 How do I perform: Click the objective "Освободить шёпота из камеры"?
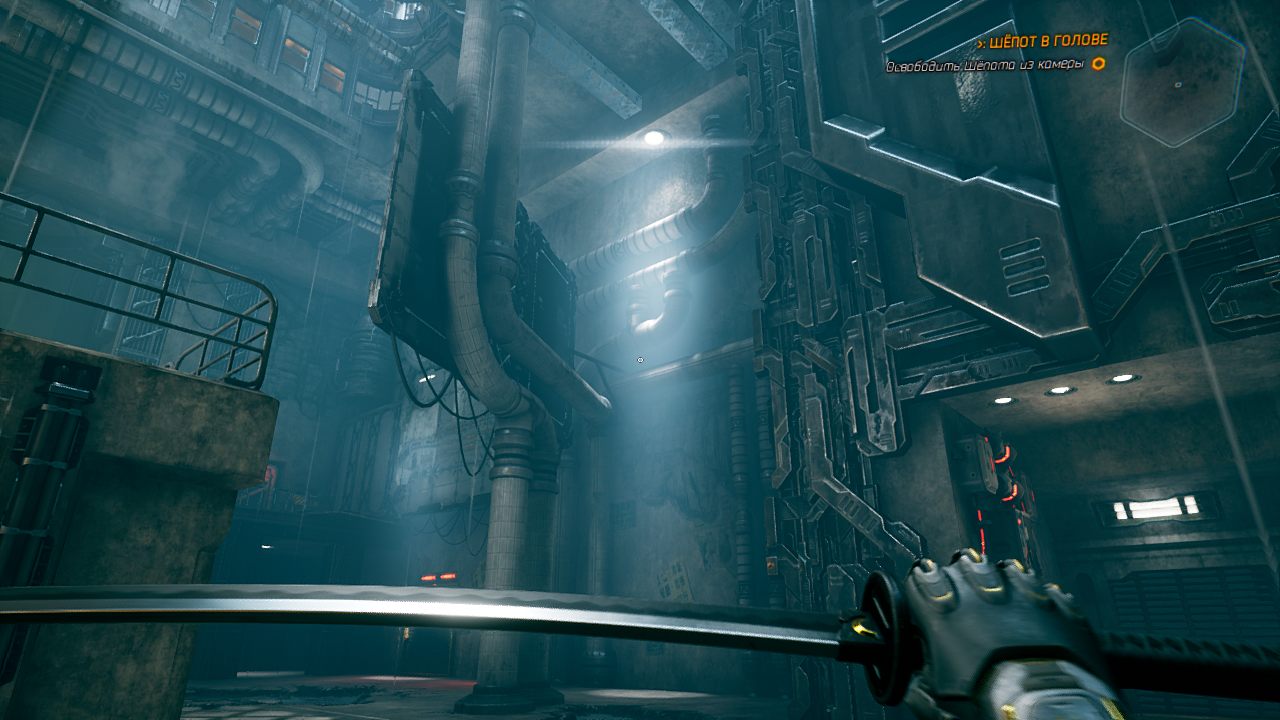click(x=985, y=65)
